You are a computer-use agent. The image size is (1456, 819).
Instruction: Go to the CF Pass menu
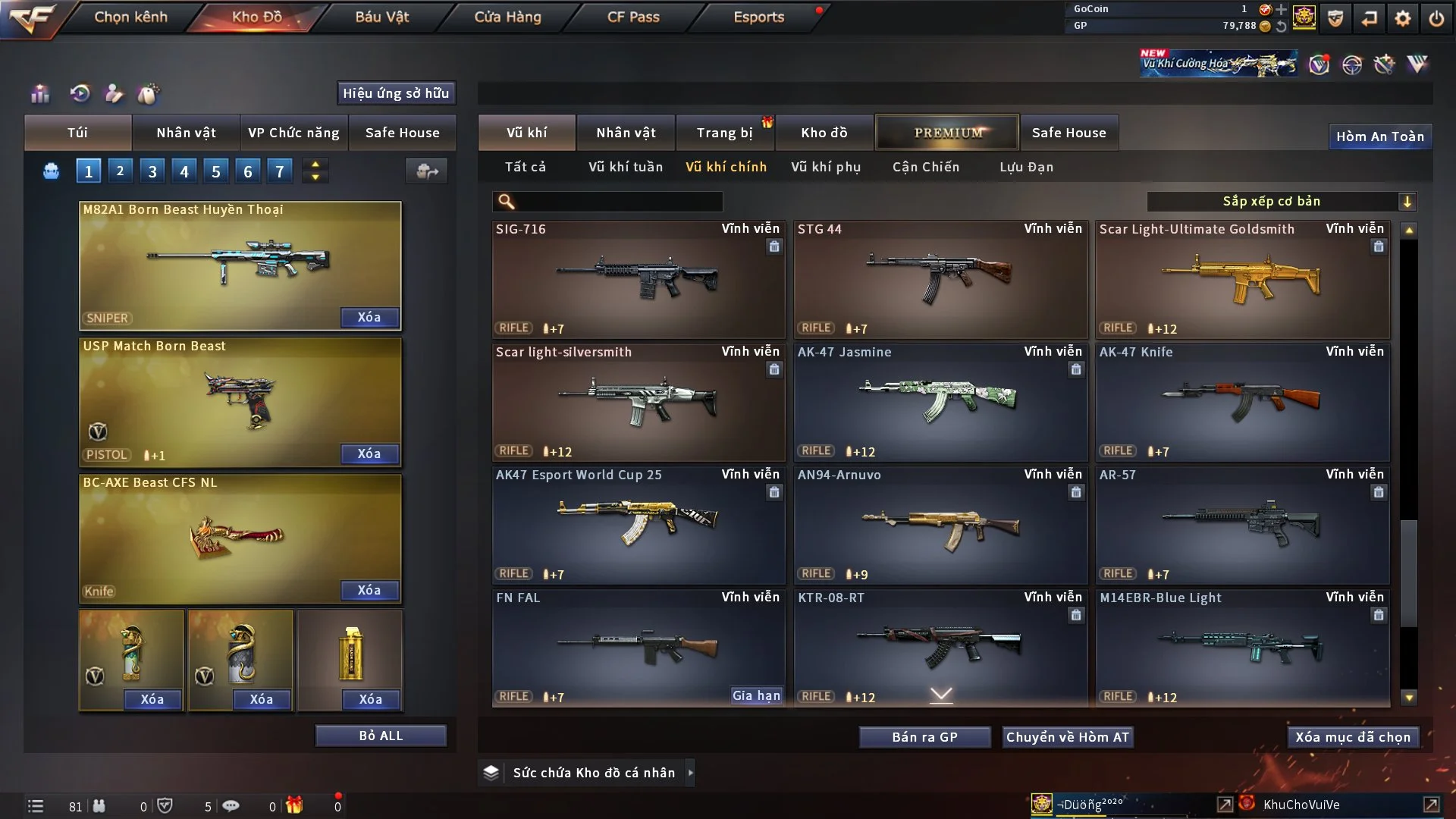[x=633, y=17]
